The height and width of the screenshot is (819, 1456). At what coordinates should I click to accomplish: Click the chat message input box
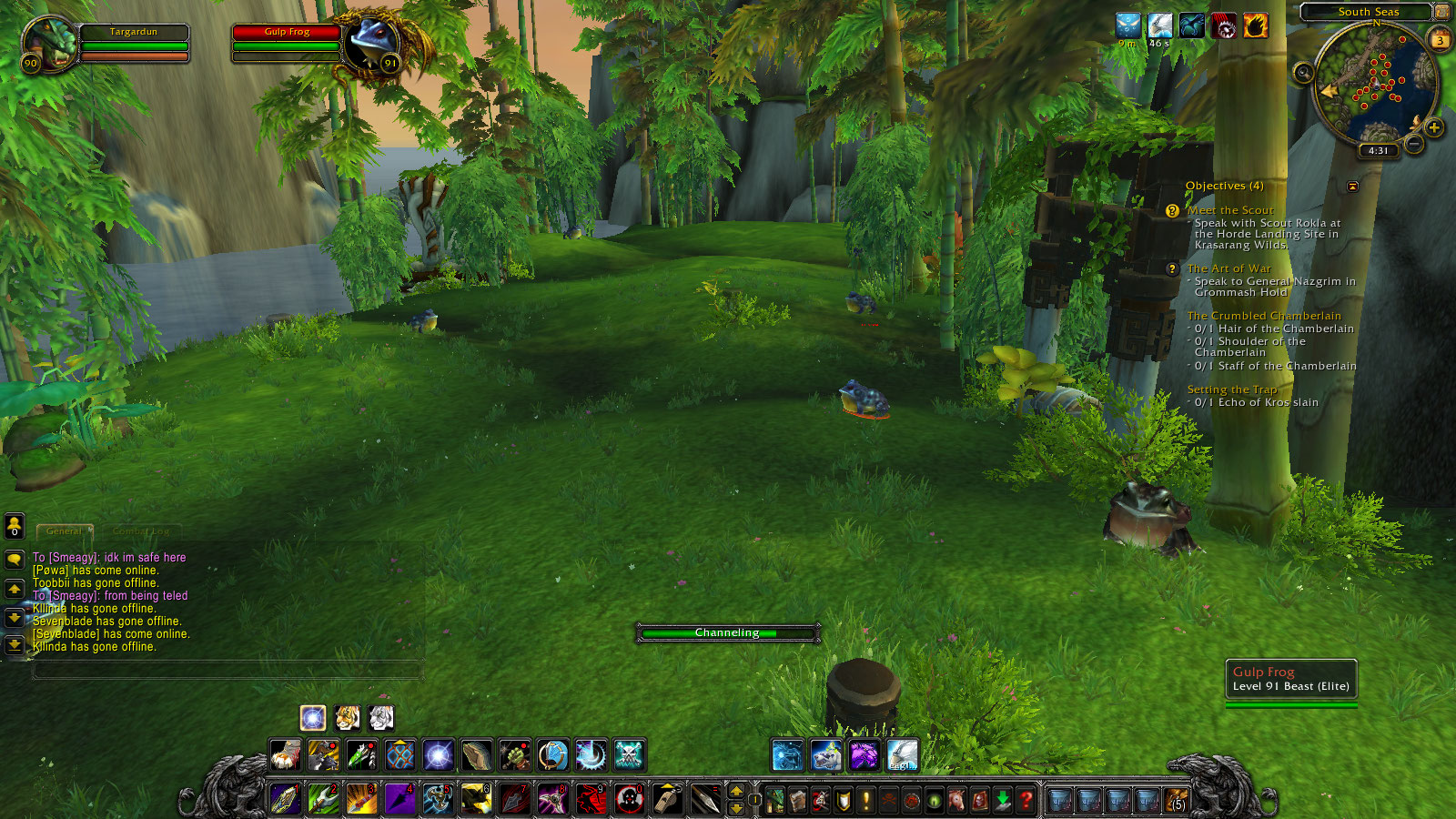(227, 671)
